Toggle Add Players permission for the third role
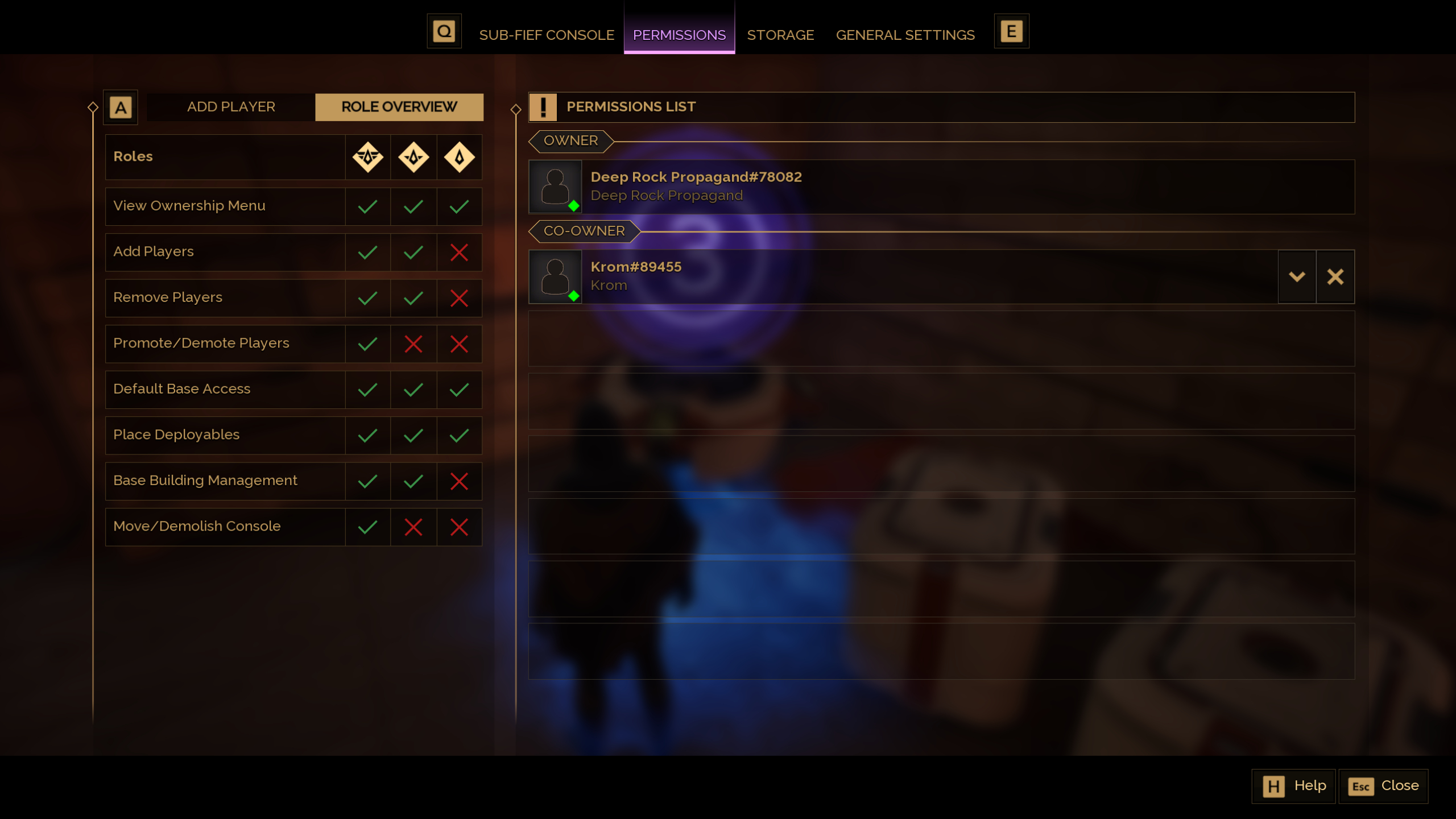This screenshot has width=1456, height=819. click(x=458, y=252)
